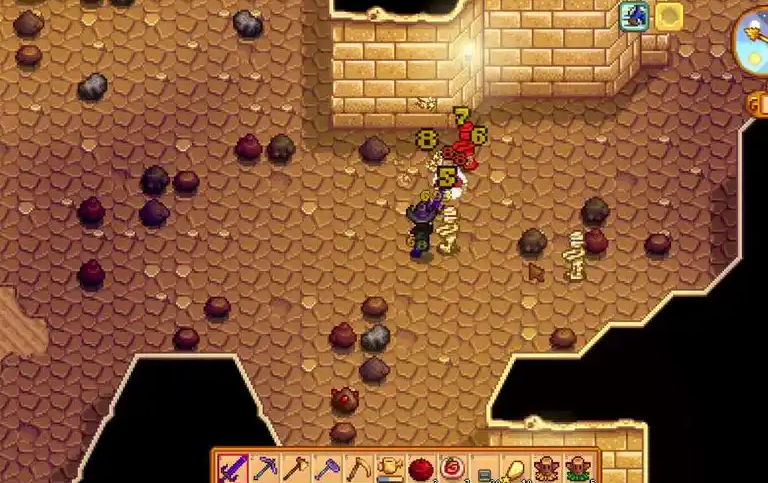Click the yellow buff status icon
This screenshot has height=483, width=768.
click(x=668, y=16)
